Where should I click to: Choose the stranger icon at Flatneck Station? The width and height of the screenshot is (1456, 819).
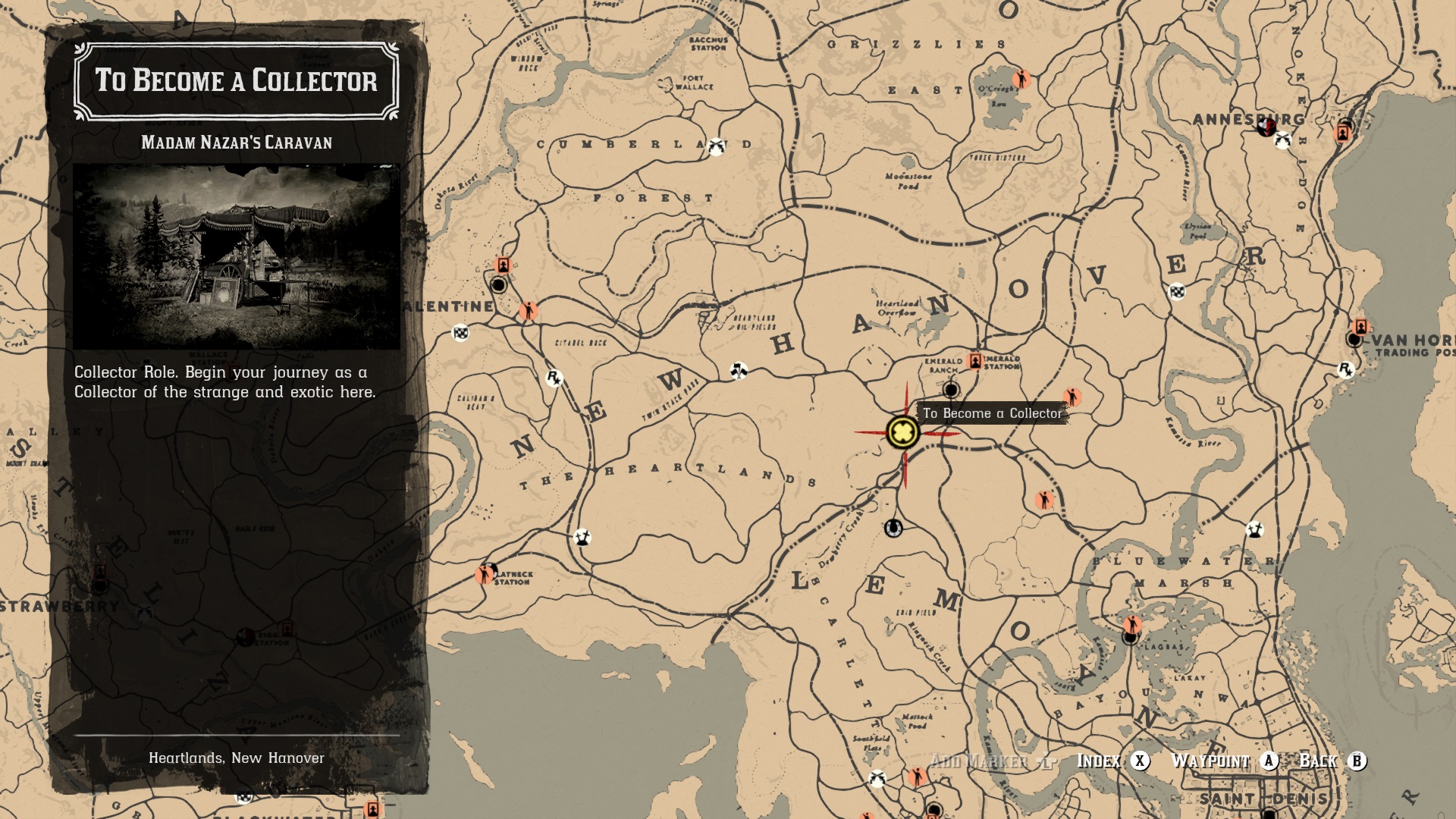tap(484, 574)
